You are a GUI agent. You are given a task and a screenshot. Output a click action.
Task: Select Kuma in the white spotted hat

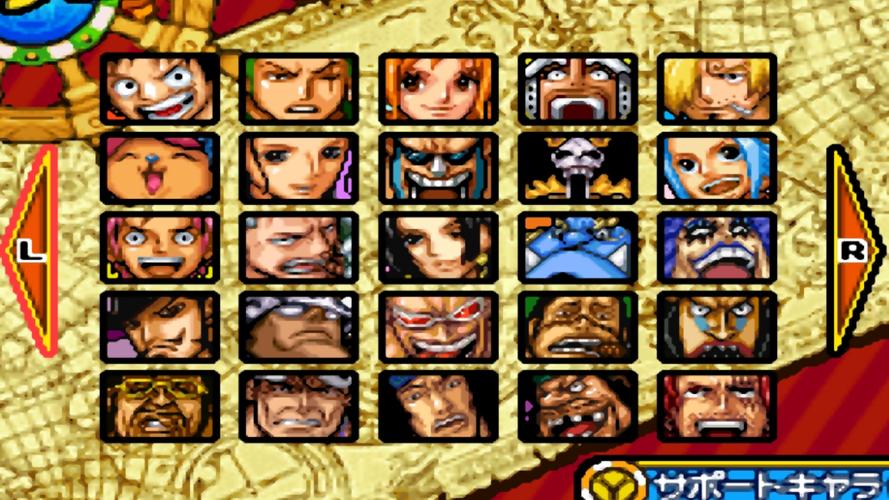click(299, 327)
